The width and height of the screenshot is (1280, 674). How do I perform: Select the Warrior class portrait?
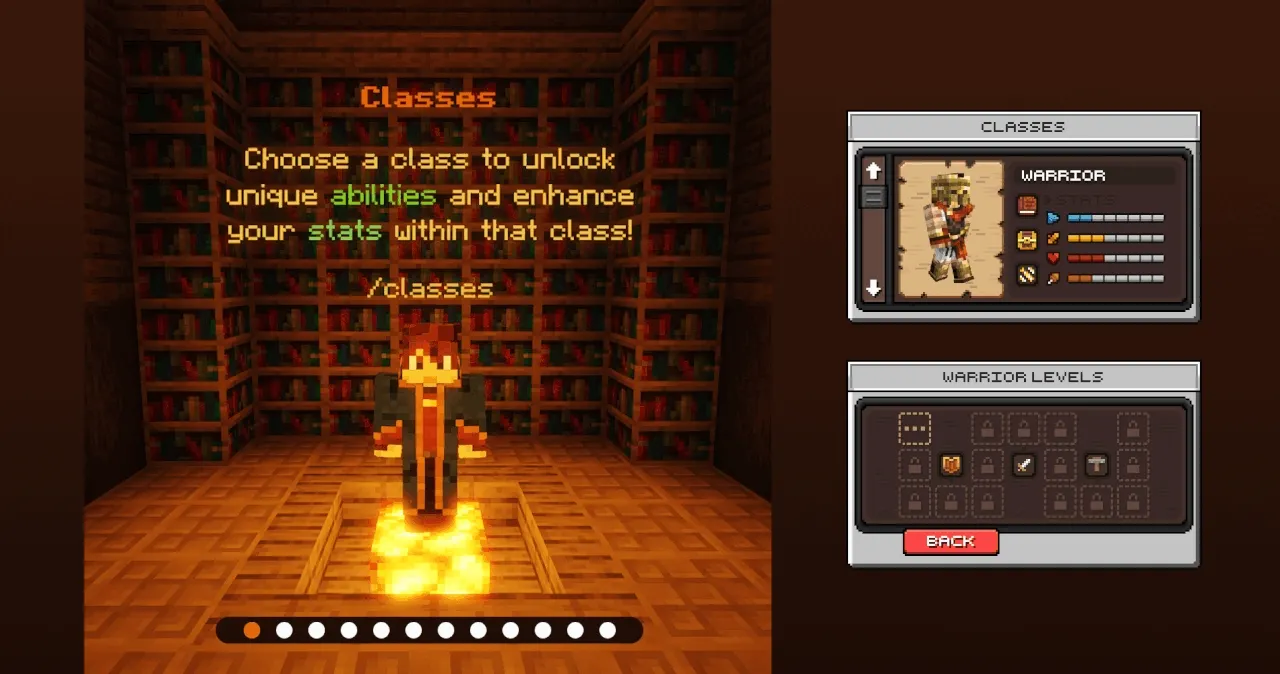pyautogui.click(x=949, y=229)
